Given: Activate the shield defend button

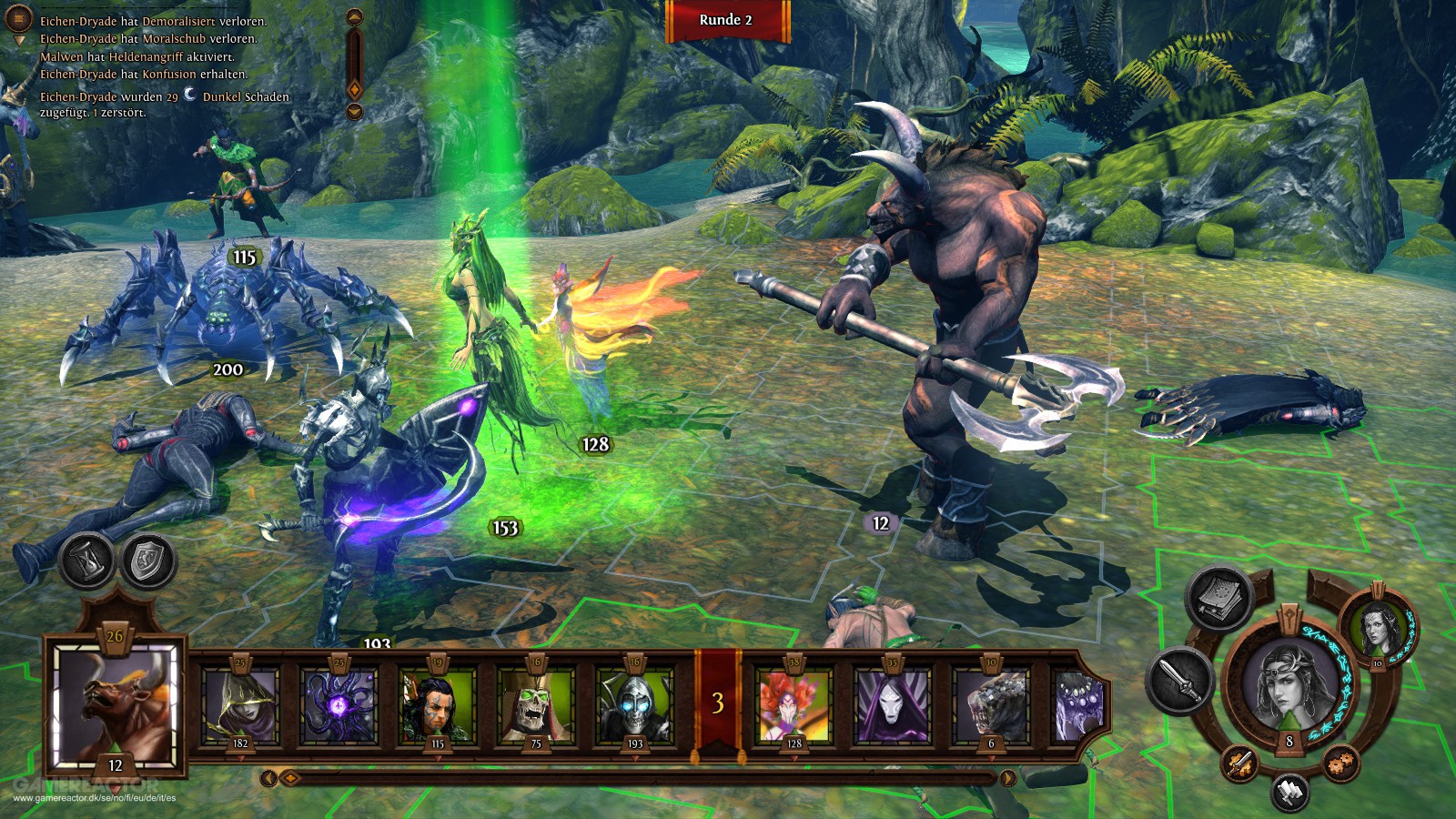Looking at the screenshot, I should [147, 561].
